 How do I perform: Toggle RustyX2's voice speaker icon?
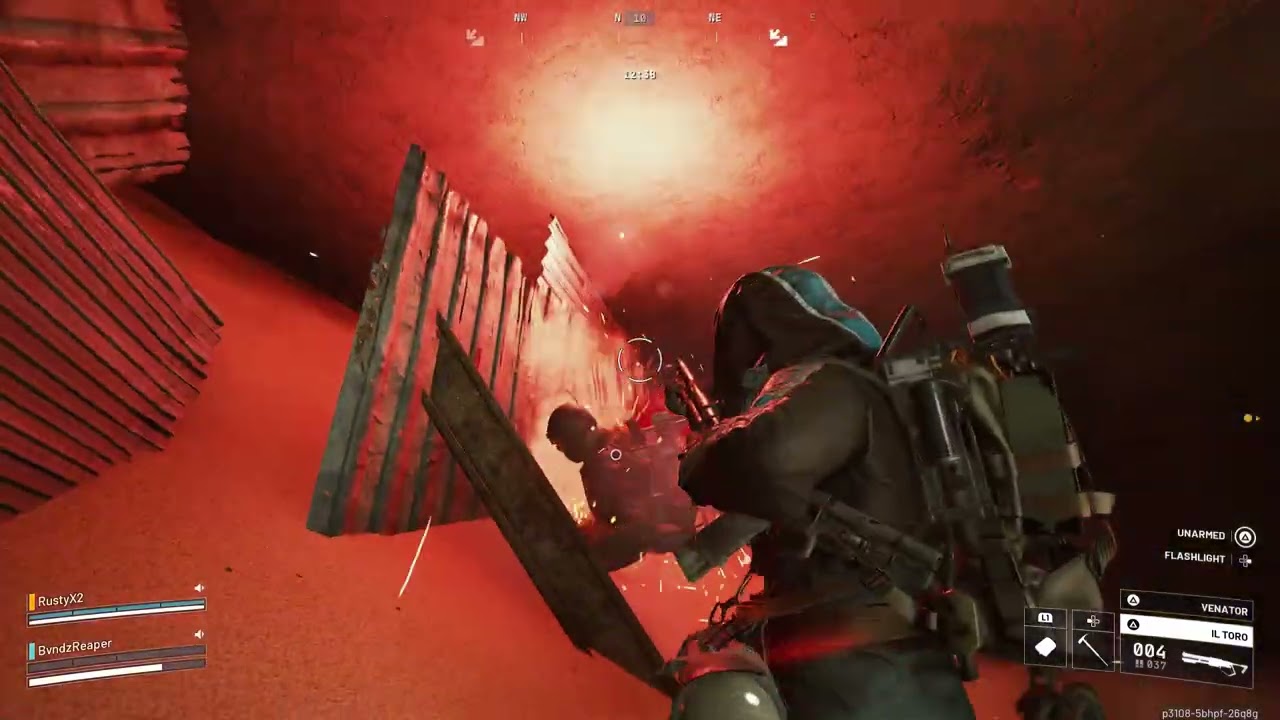pyautogui.click(x=199, y=589)
